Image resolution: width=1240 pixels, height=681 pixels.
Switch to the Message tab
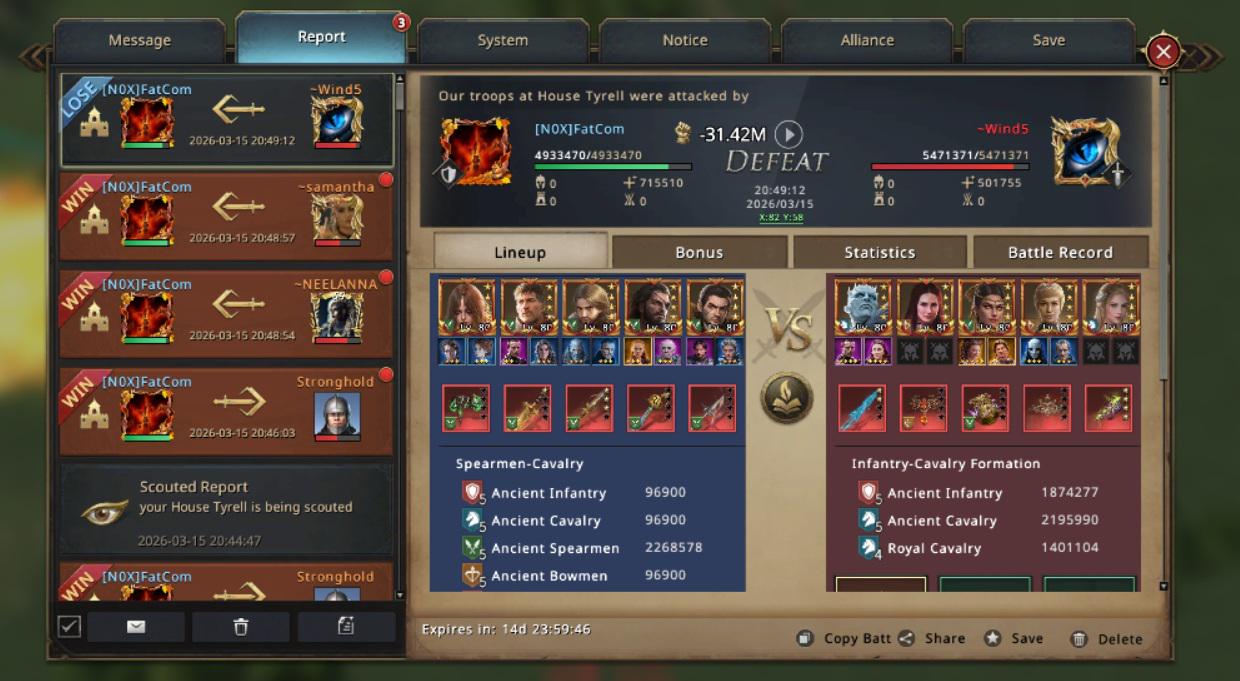139,41
